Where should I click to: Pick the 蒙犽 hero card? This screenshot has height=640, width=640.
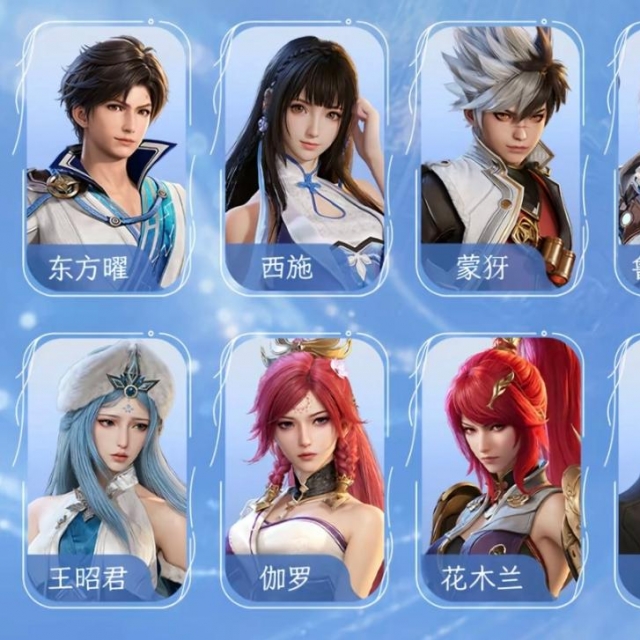[x=500, y=158]
